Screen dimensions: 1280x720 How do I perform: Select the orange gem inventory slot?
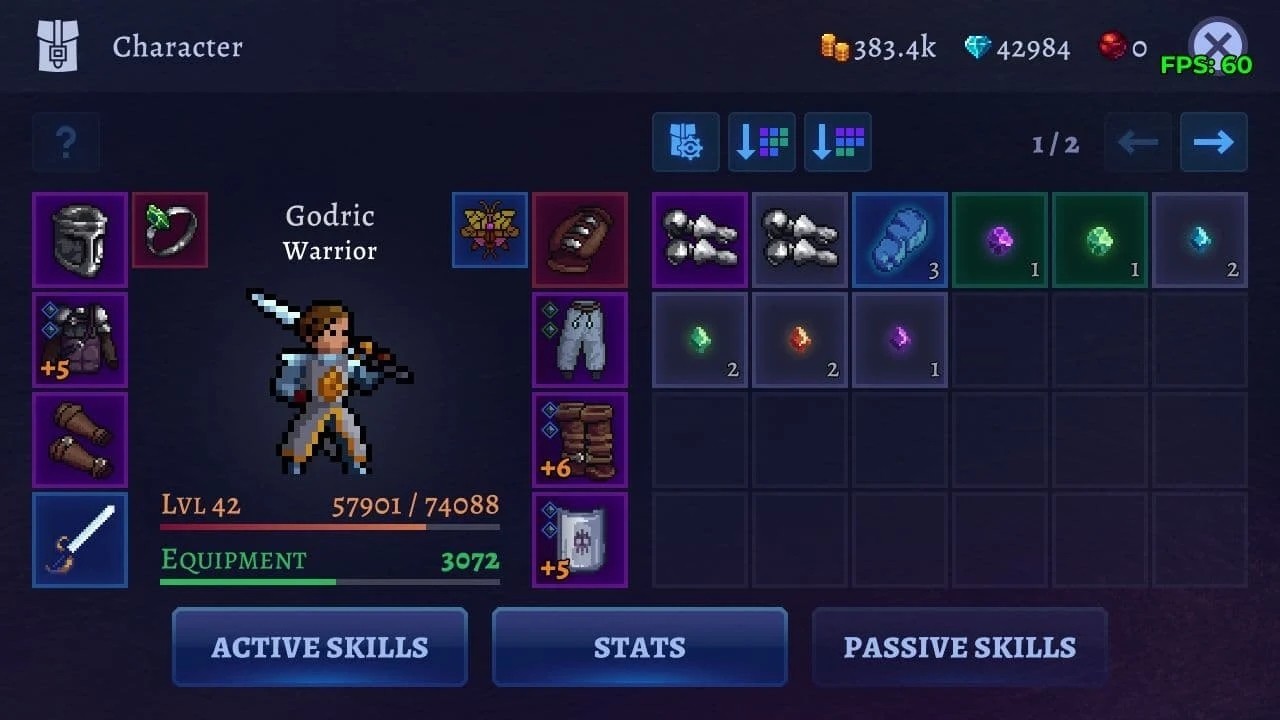pyautogui.click(x=800, y=340)
